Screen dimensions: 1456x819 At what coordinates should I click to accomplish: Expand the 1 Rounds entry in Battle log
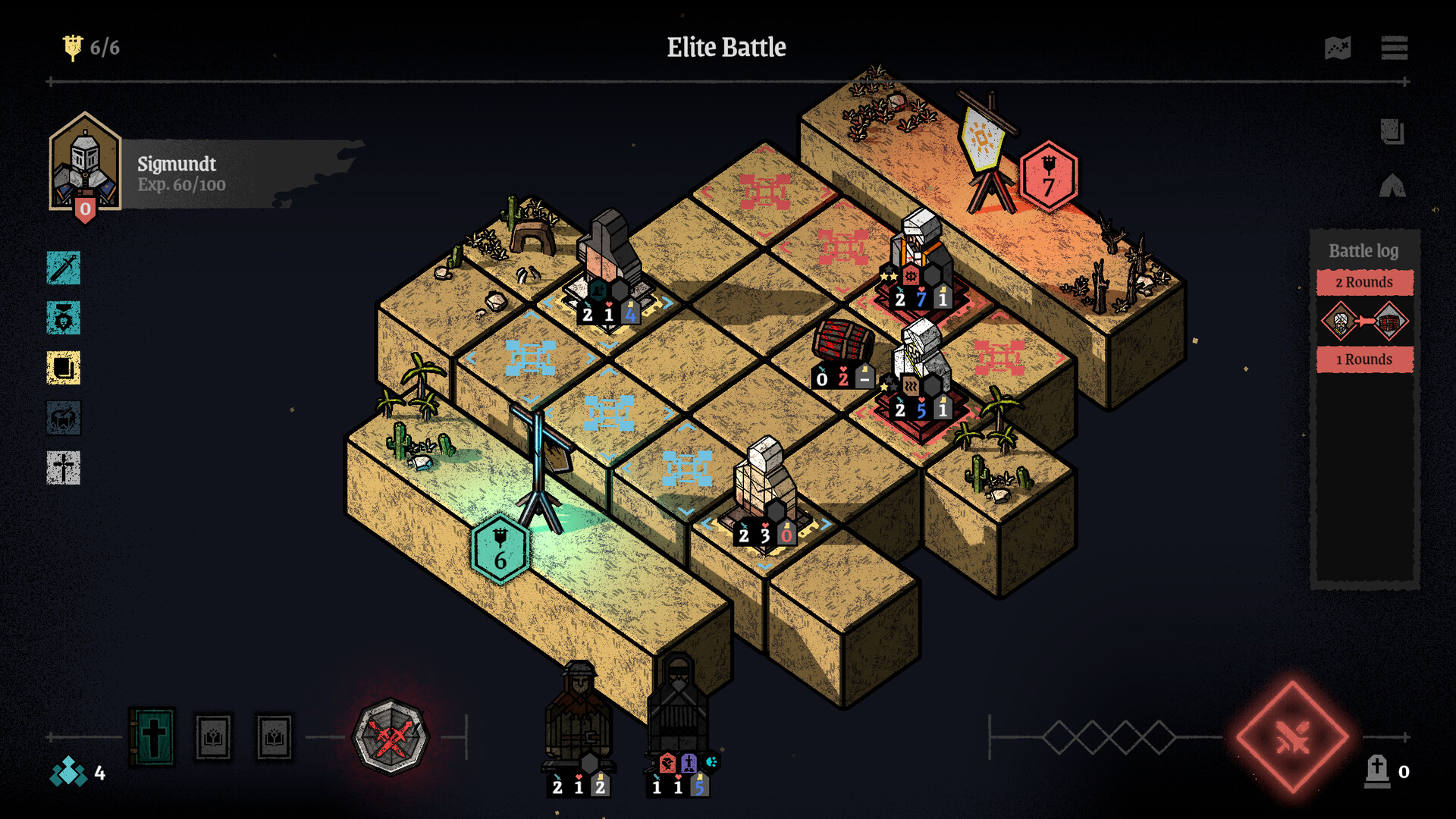click(x=1365, y=359)
